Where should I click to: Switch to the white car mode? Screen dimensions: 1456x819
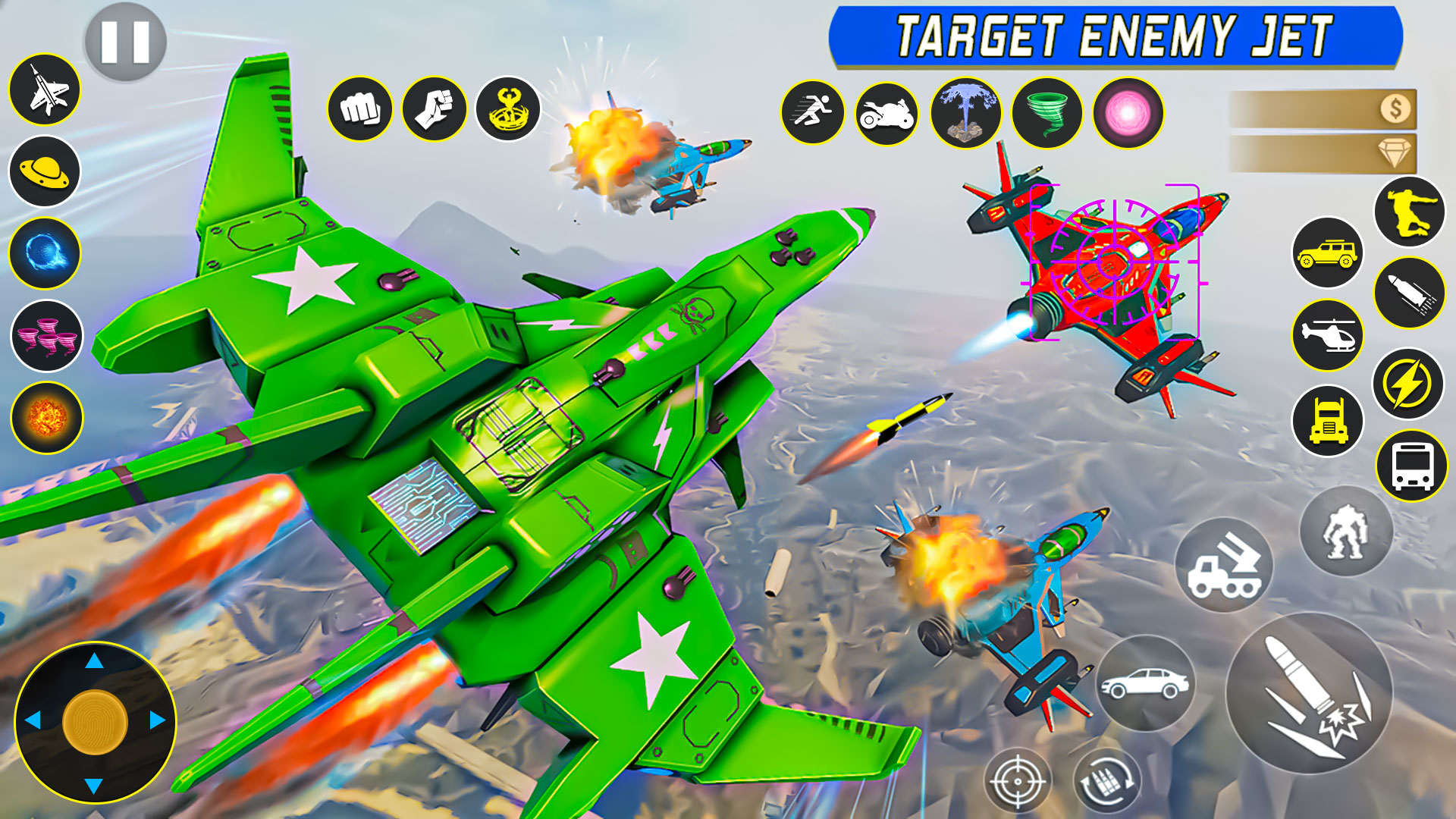1145,683
